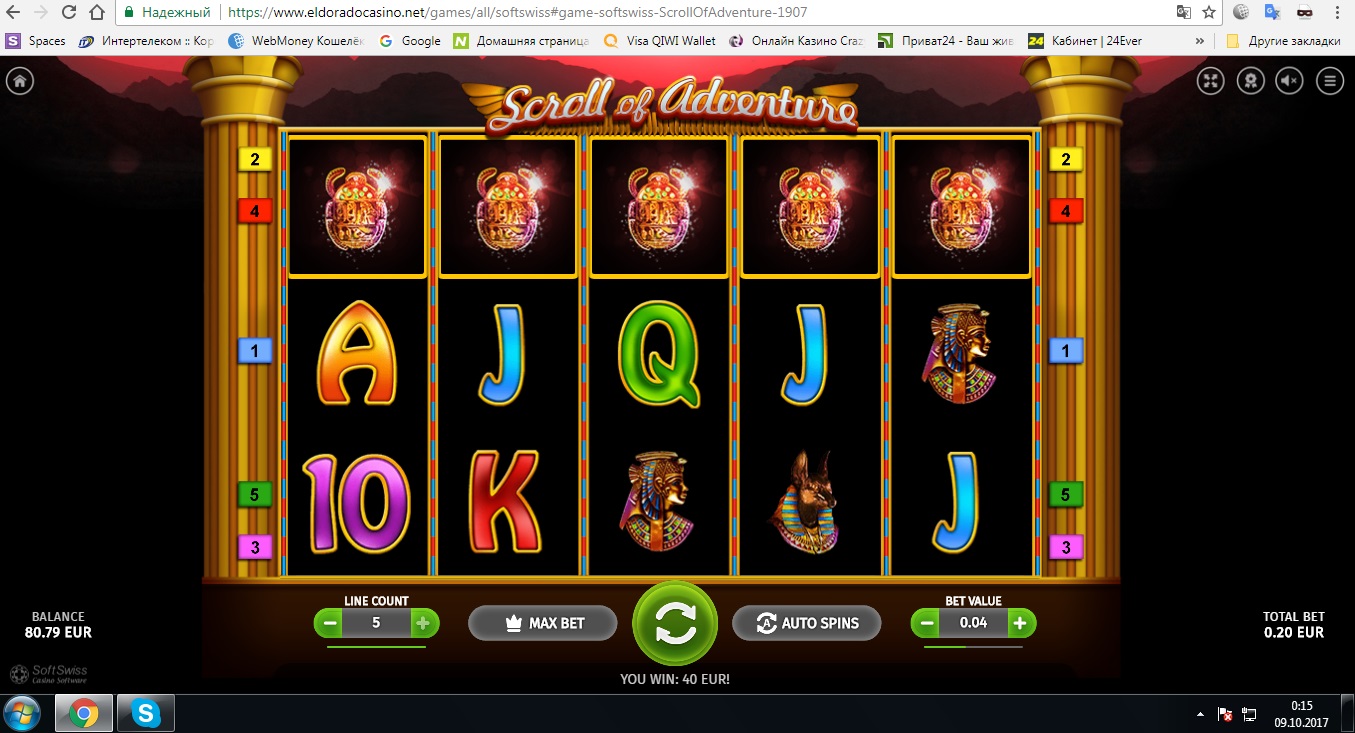Open the hamburger game menu
Image resolution: width=1355 pixels, height=733 pixels.
tap(1329, 81)
